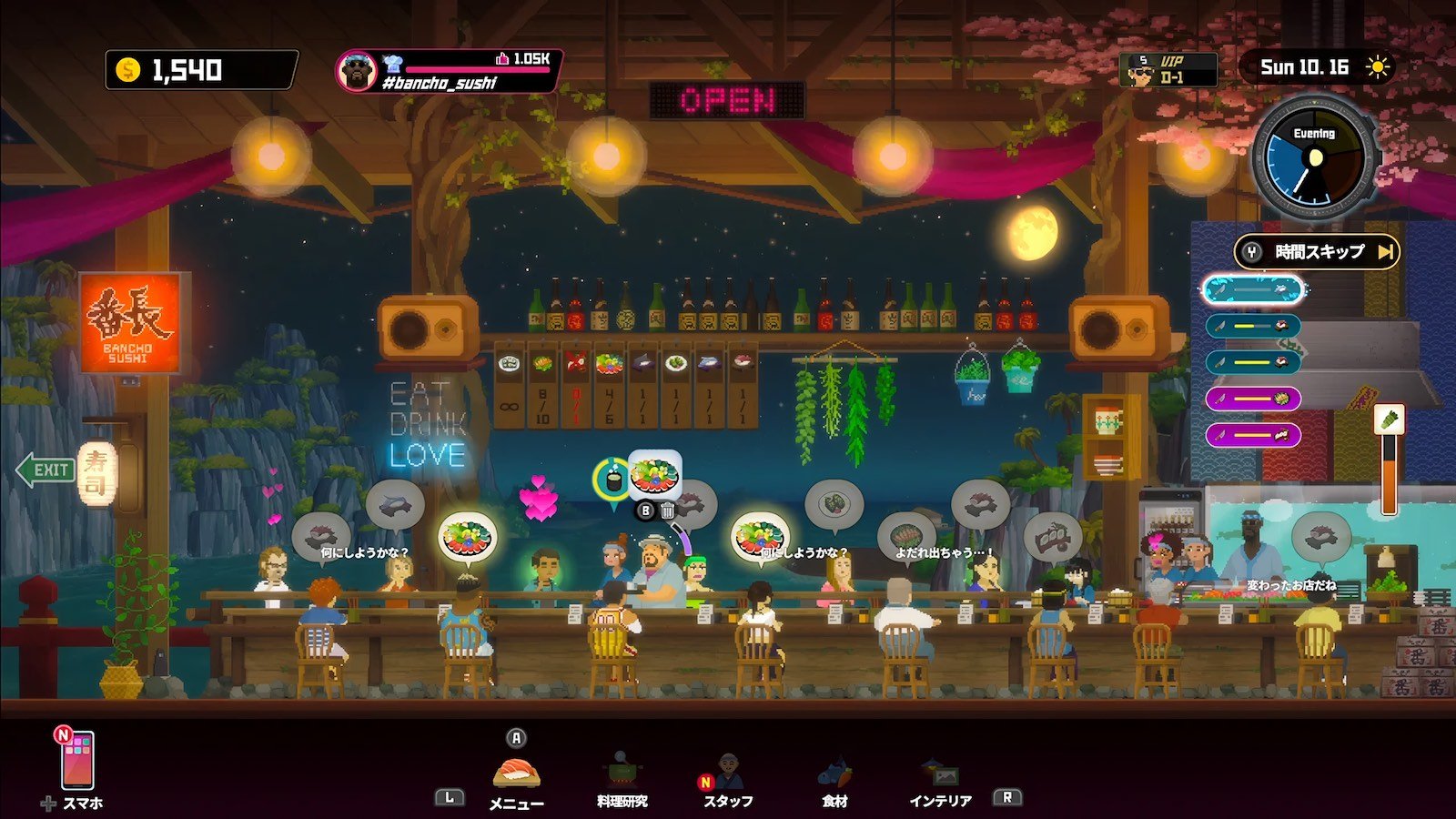Image resolution: width=1456 pixels, height=819 pixels.
Task: Click the 時間スキップ time skip button
Action: coord(1317,252)
